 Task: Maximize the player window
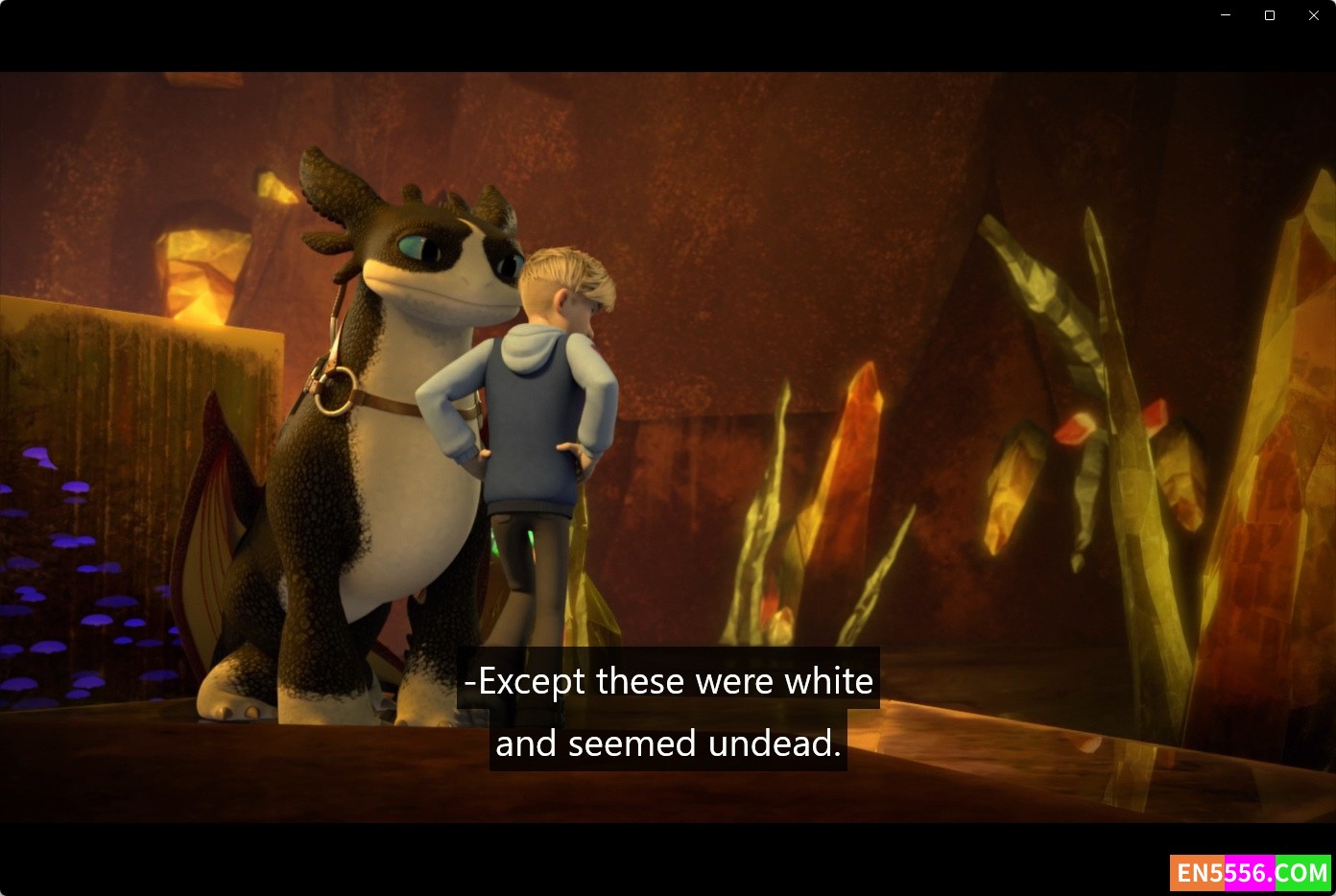(x=1270, y=15)
